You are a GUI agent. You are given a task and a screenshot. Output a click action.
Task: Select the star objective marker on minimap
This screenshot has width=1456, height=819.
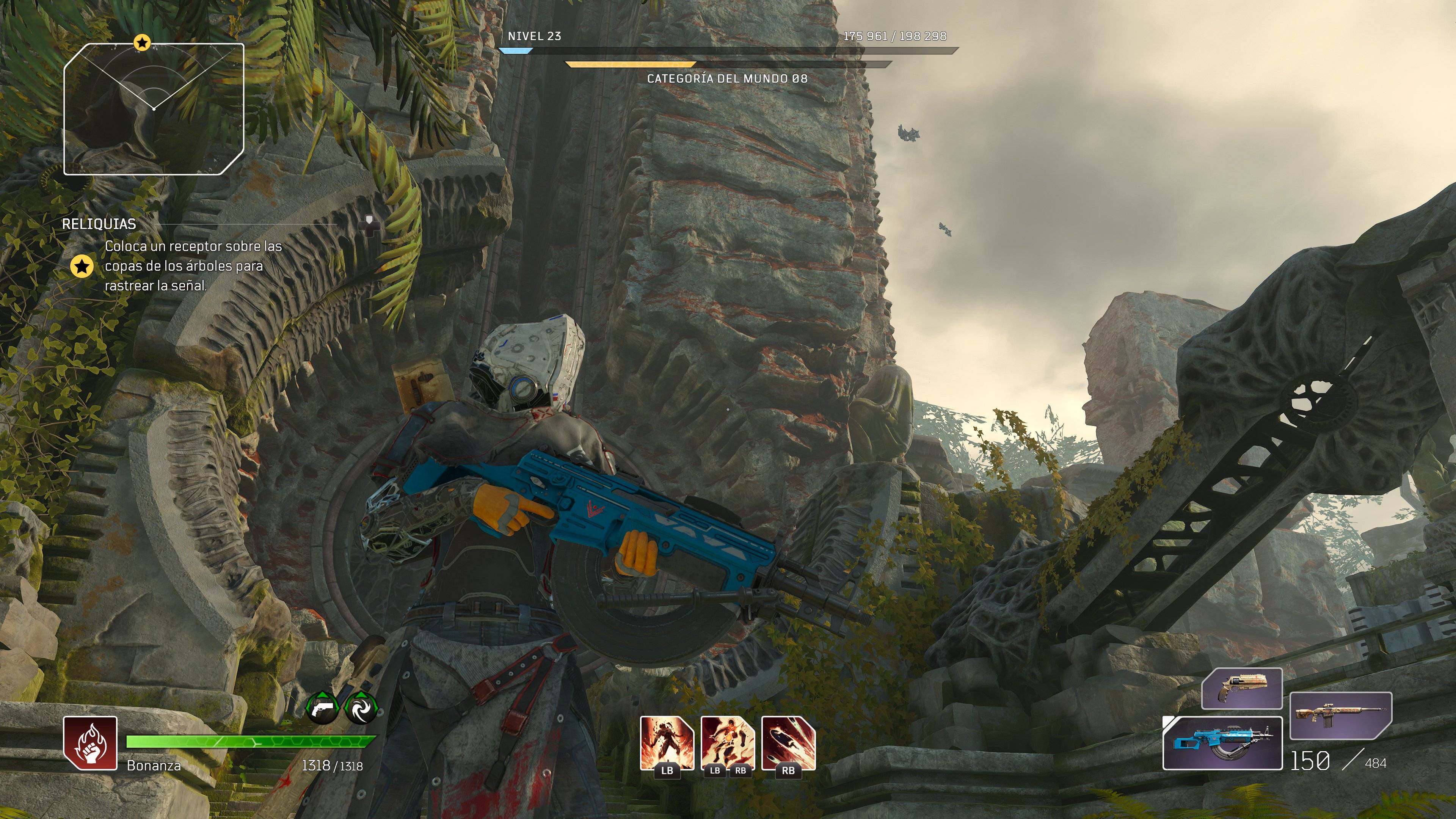(142, 42)
